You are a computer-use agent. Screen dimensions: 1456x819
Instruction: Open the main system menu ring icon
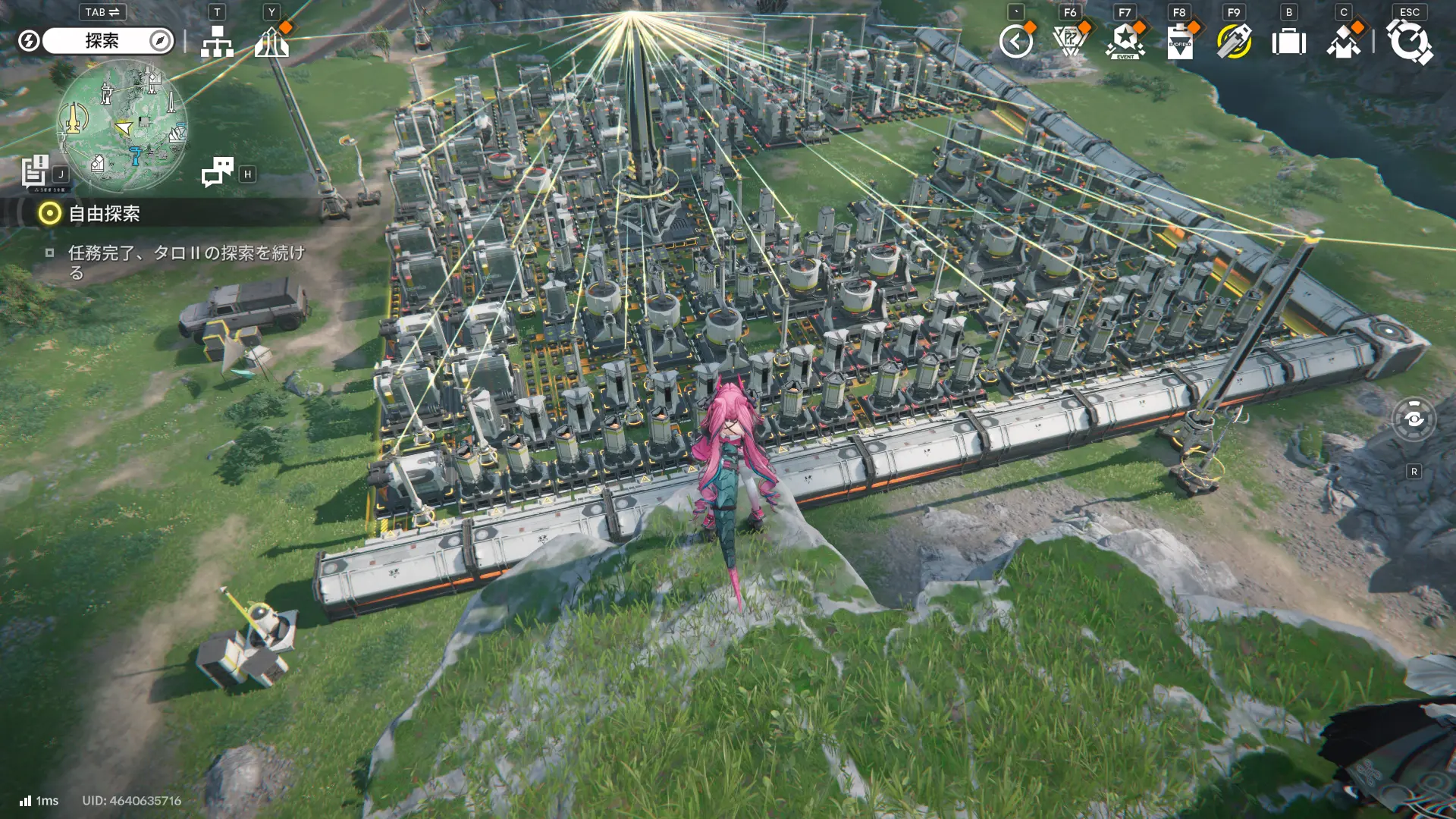pos(1409,42)
